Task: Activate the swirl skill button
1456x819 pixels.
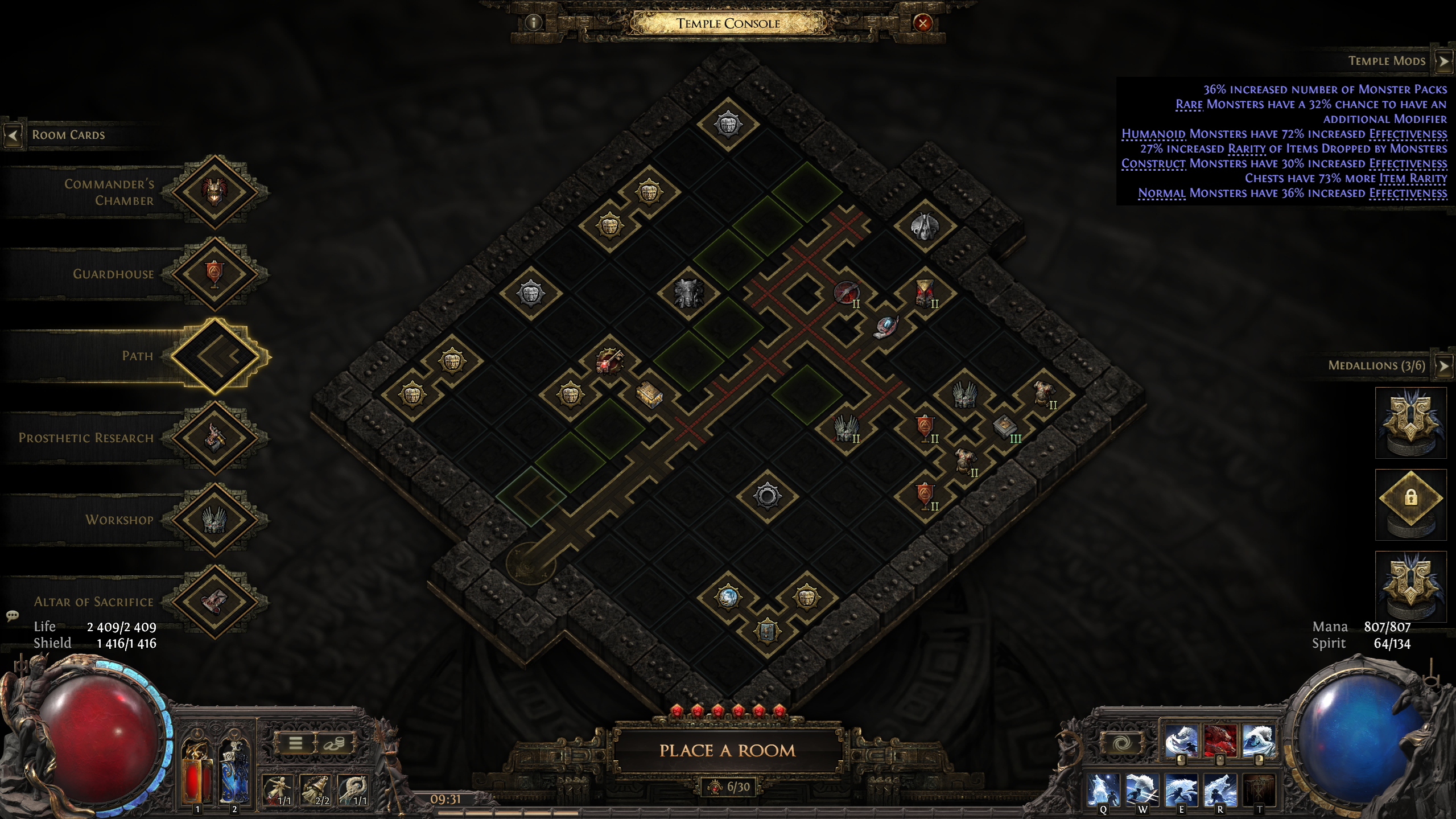Action: tap(1121, 743)
